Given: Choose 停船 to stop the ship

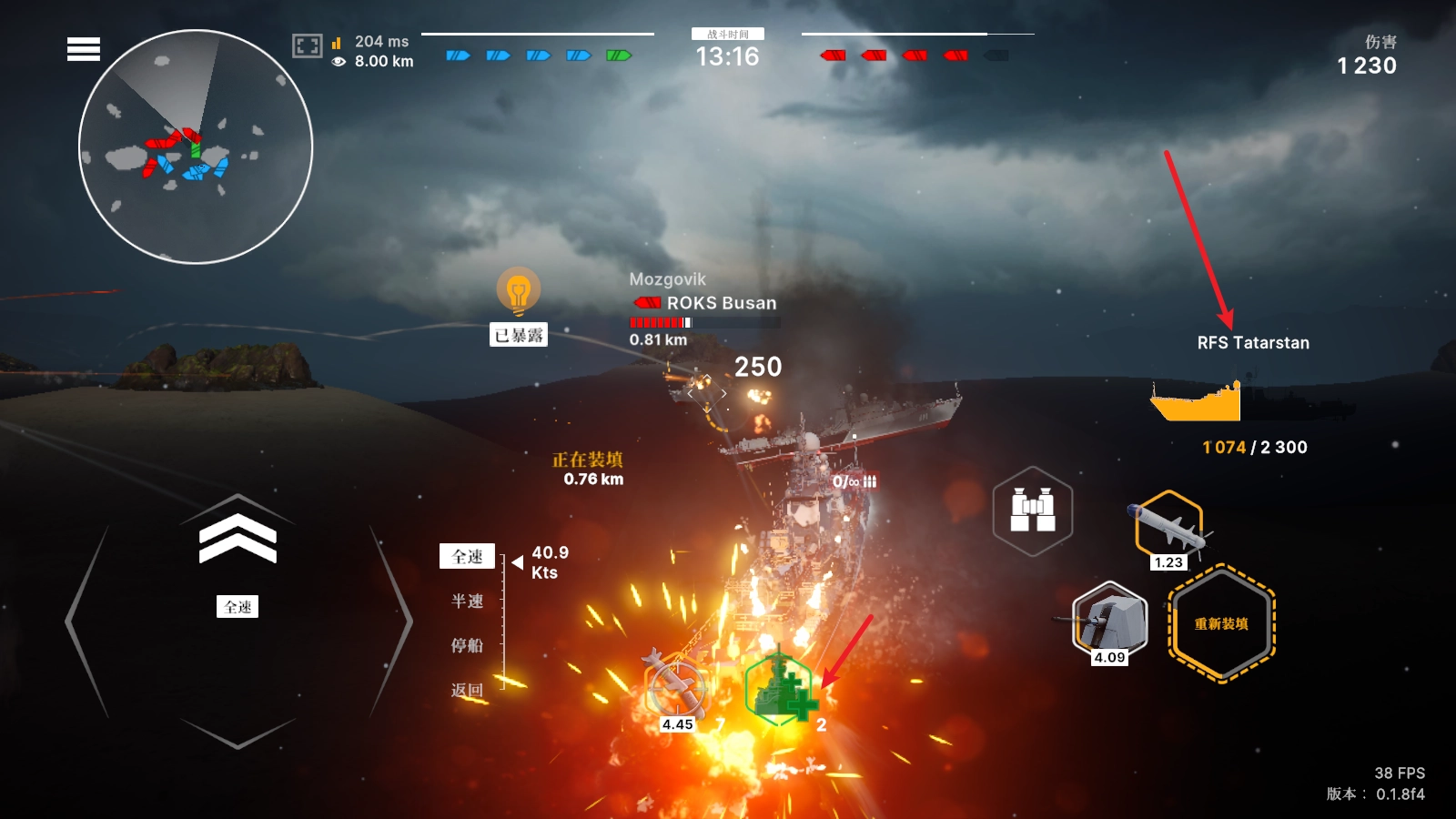Looking at the screenshot, I should click(468, 645).
